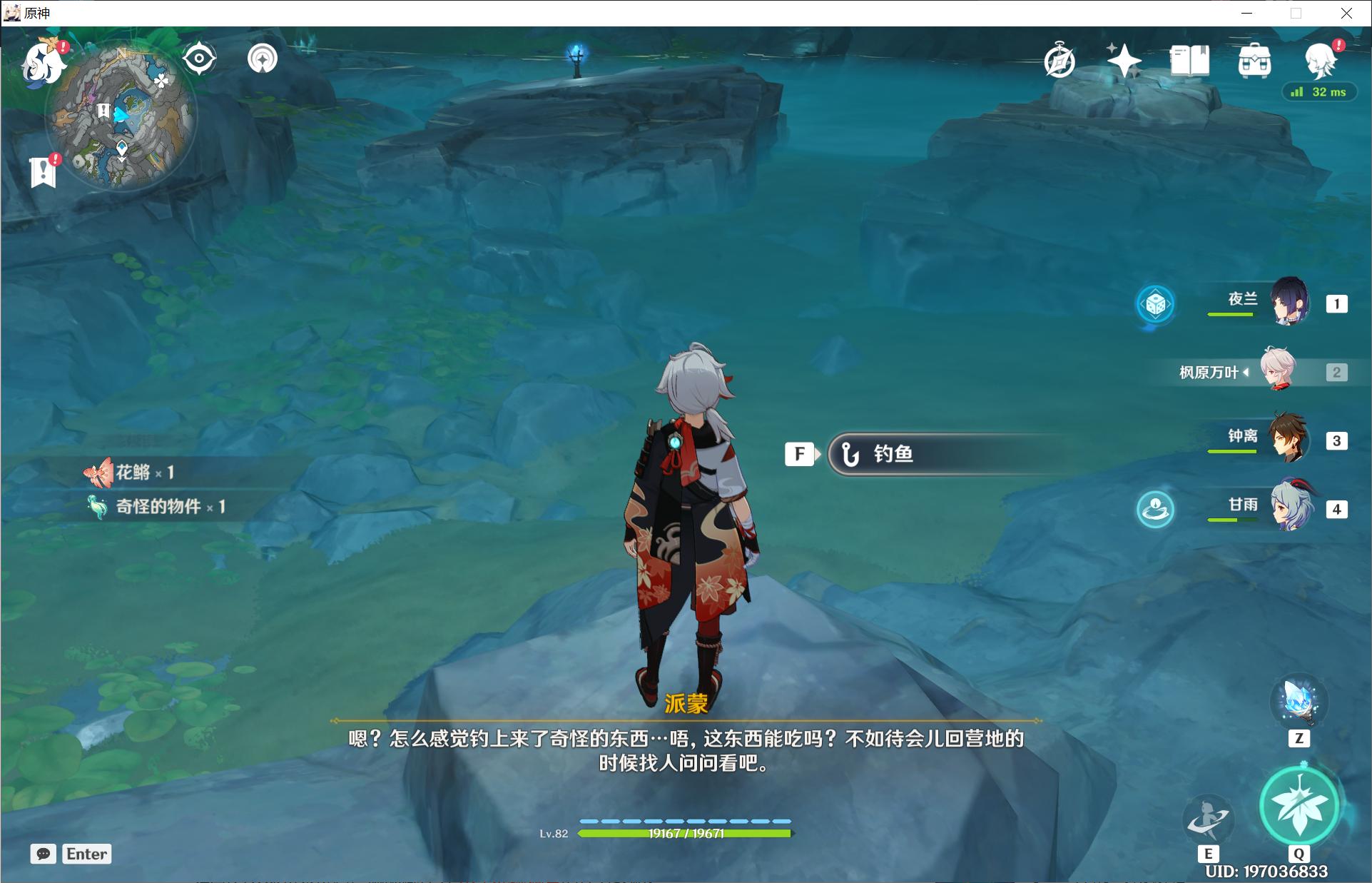Open the round signal icon next to the eye icon

[263, 59]
